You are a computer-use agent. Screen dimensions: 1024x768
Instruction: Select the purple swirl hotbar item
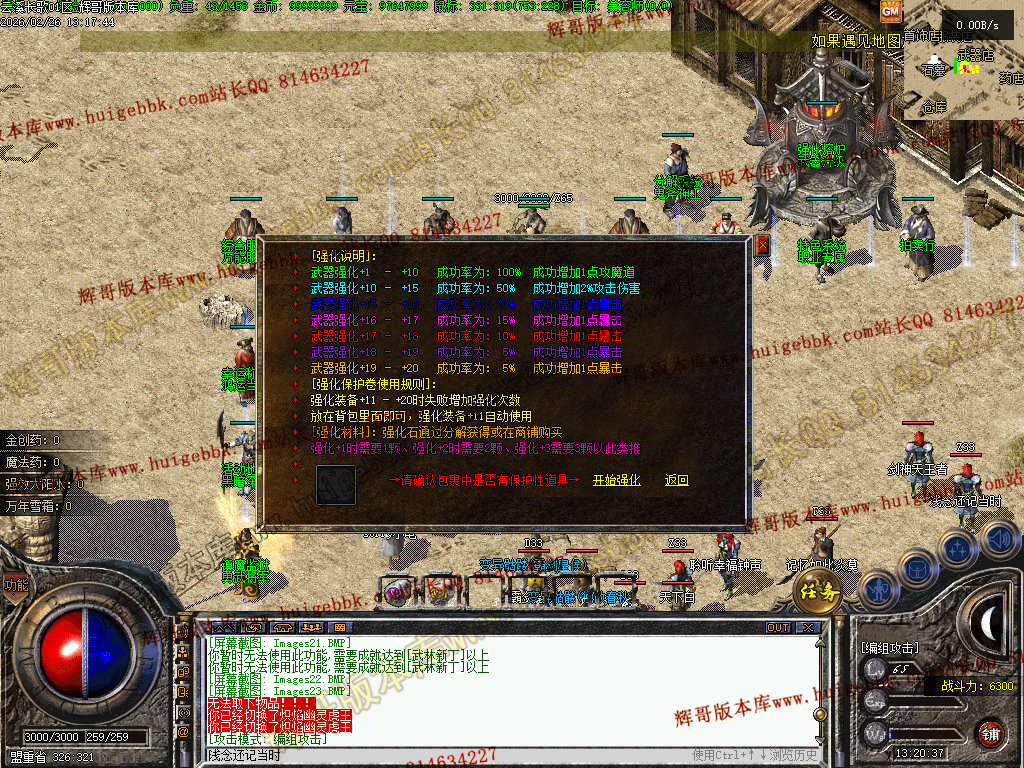click(x=397, y=592)
